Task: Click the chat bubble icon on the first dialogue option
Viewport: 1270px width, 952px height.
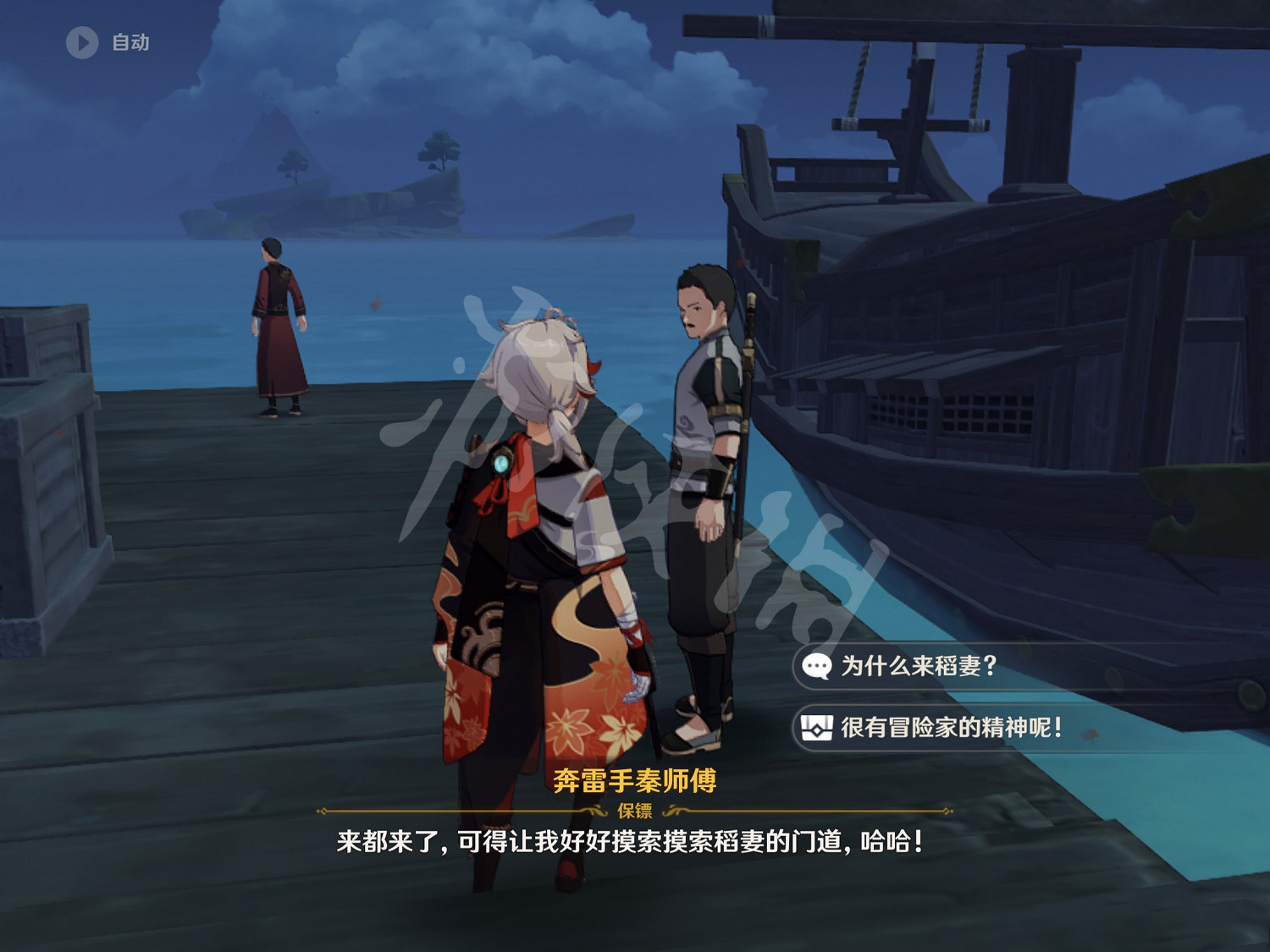Action: 815,666
